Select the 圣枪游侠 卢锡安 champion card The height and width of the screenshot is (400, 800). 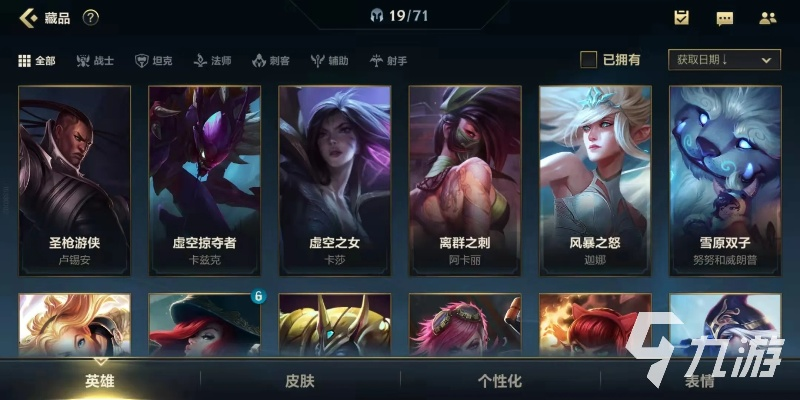[75, 180]
